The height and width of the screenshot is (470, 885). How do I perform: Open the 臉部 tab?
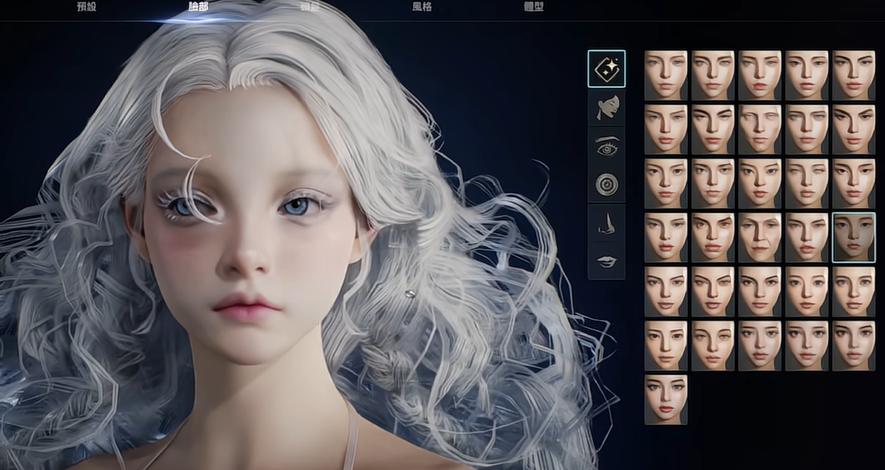coord(200,7)
